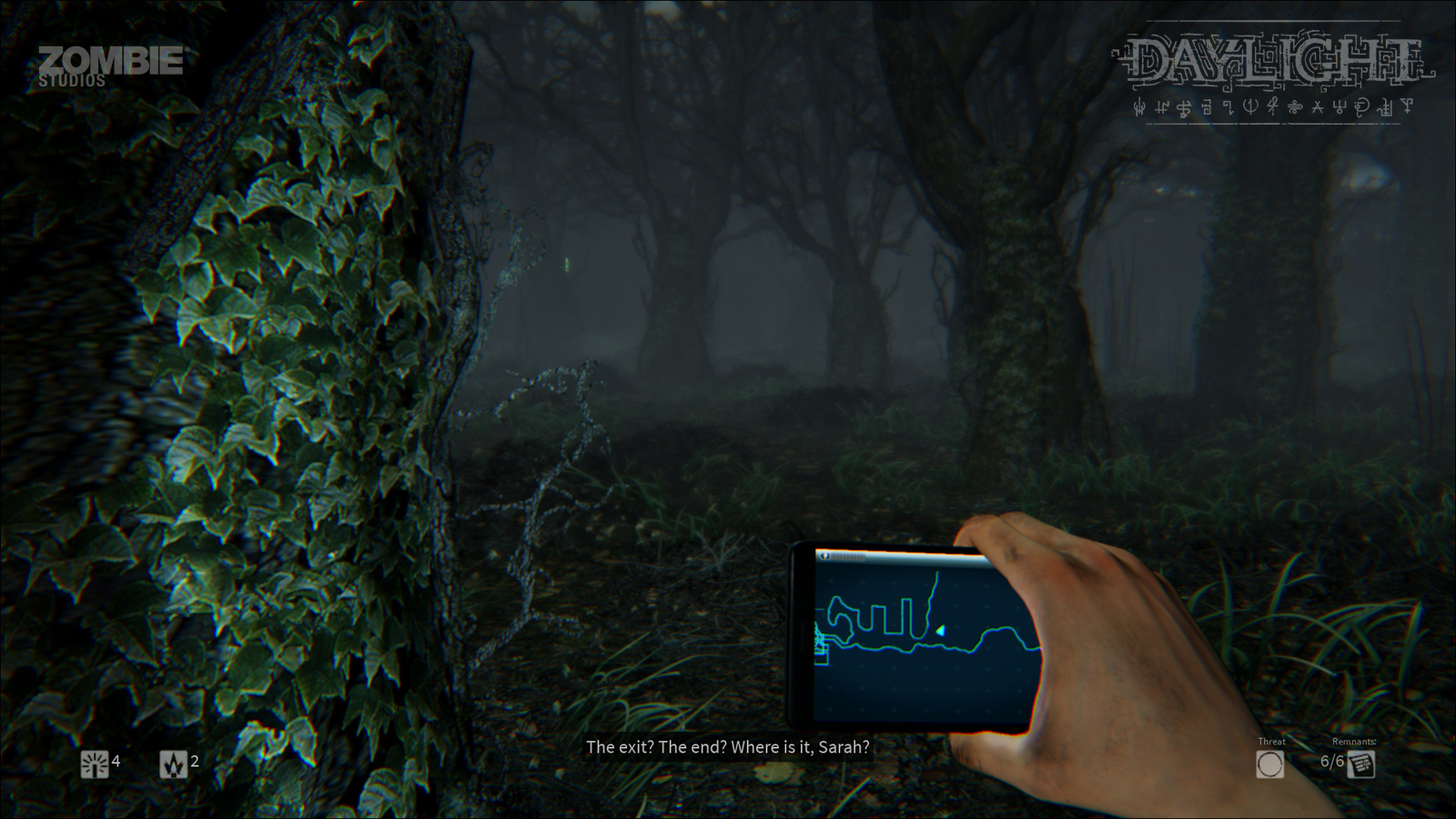Toggle the glowstick counter display
Viewport: 1456px width, 819px height.
coord(105,763)
